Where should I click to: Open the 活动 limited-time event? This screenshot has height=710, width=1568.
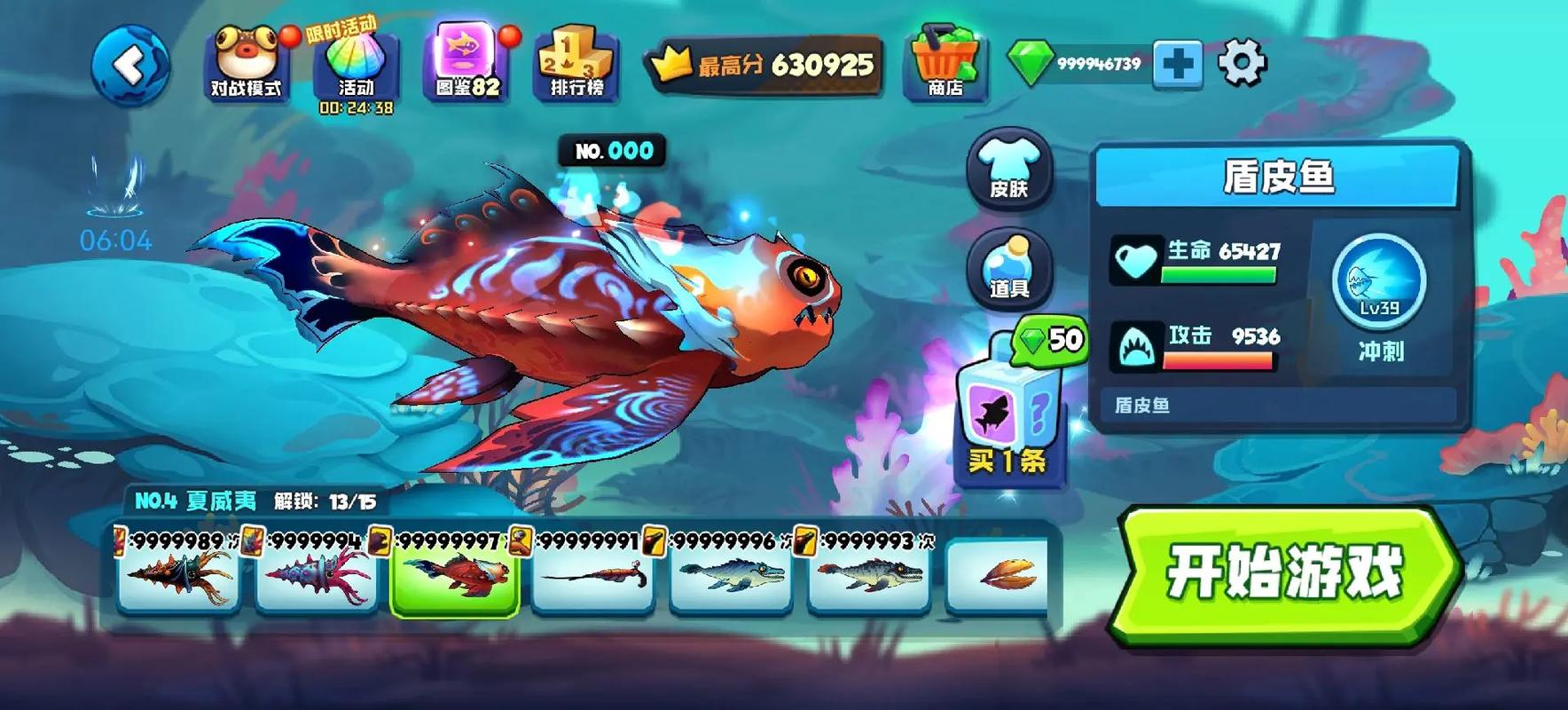[x=356, y=66]
